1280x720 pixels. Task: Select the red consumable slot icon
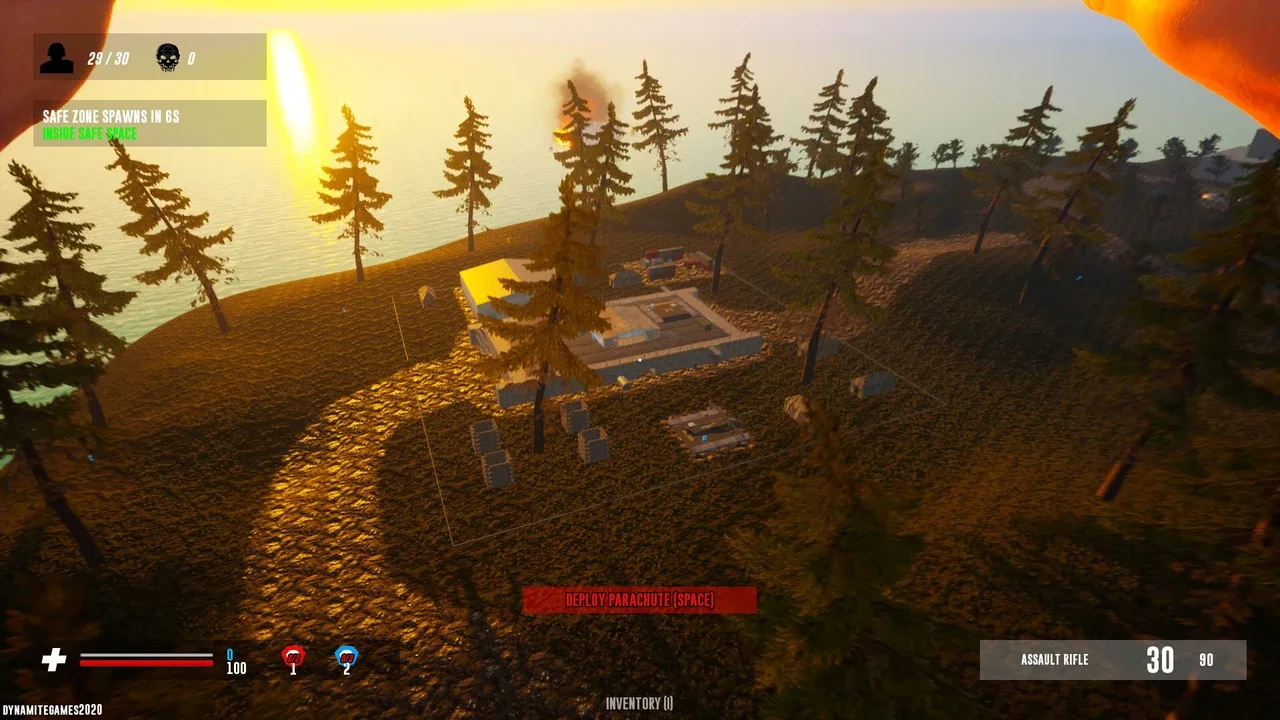[x=293, y=657]
